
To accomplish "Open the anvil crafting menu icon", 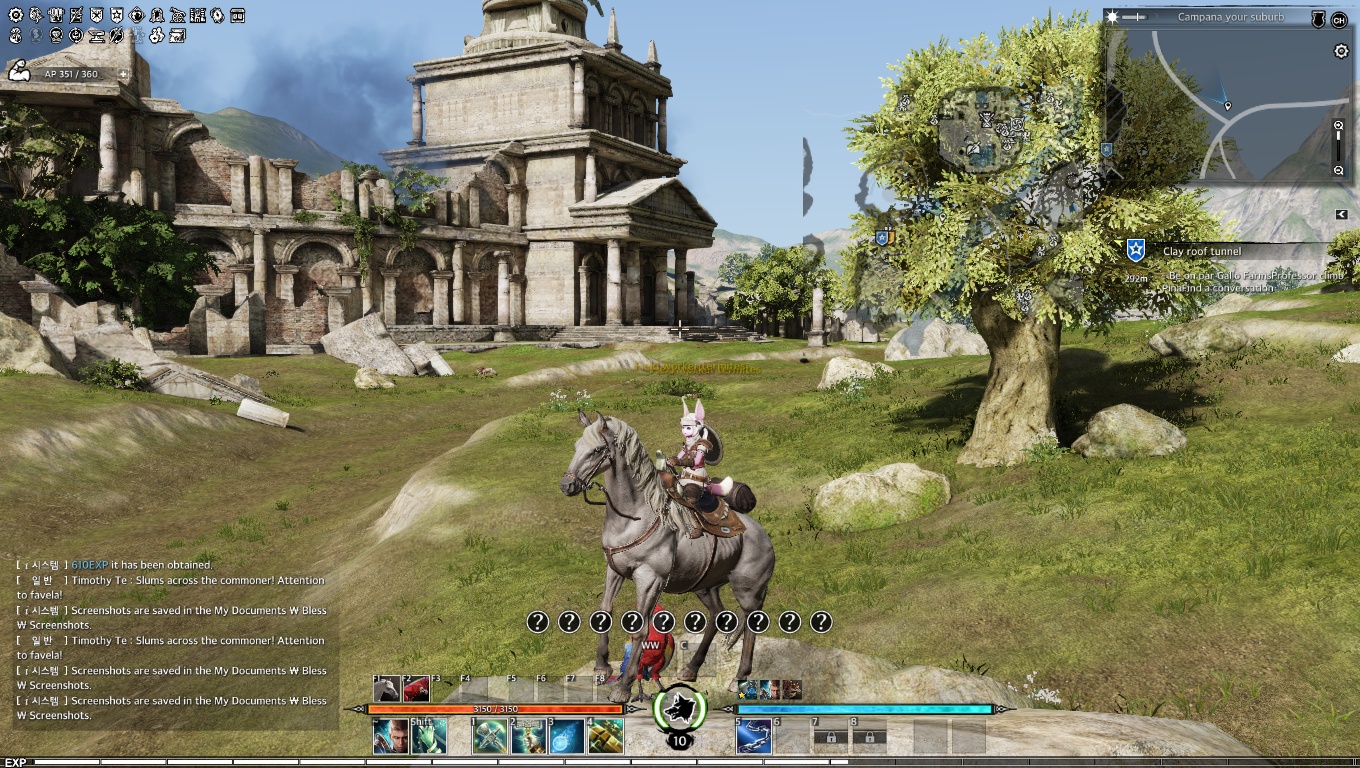I will pos(96,36).
